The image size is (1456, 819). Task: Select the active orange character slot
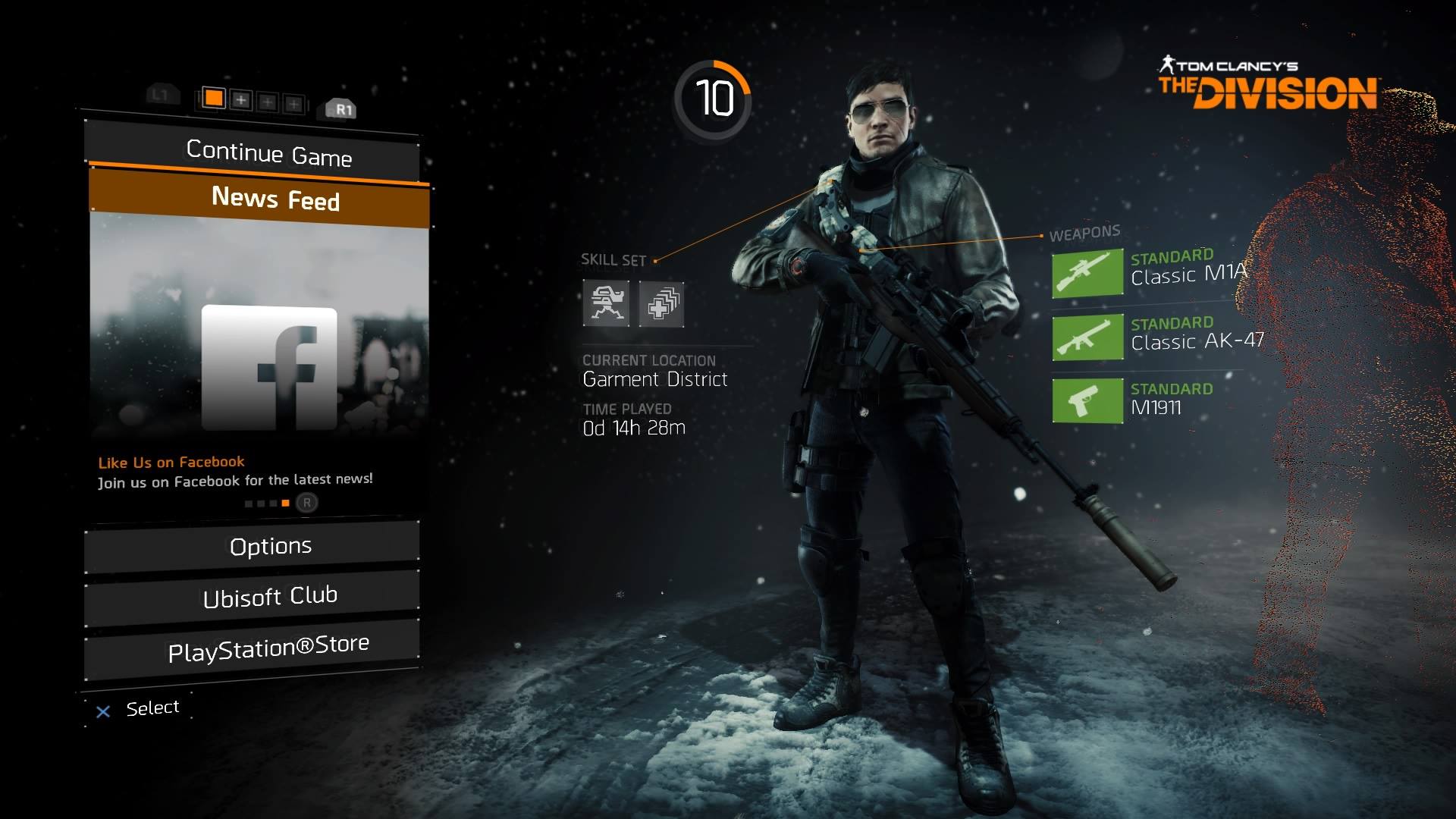pyautogui.click(x=214, y=98)
